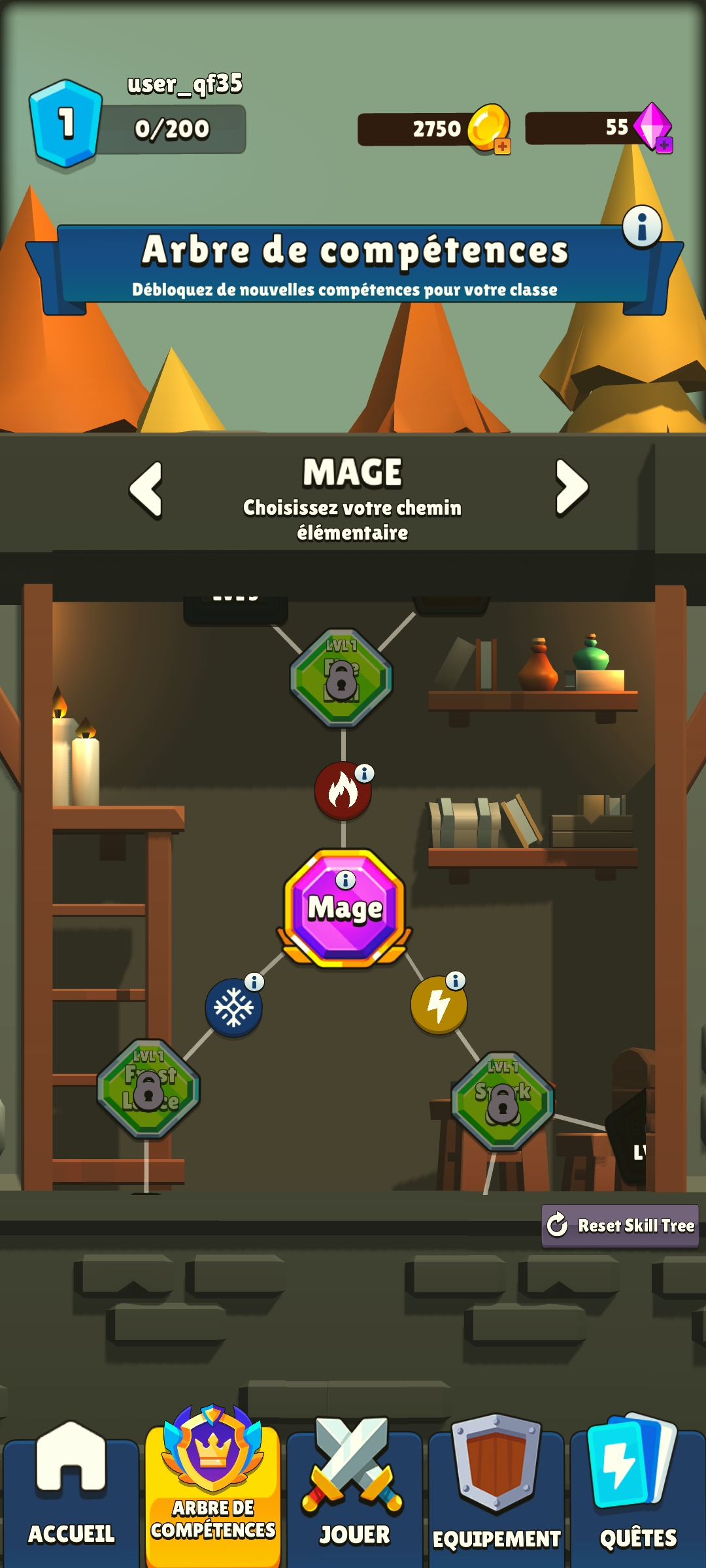Select the locked Spark skill node
Viewport: 706px width, 1568px height.
[x=503, y=1102]
